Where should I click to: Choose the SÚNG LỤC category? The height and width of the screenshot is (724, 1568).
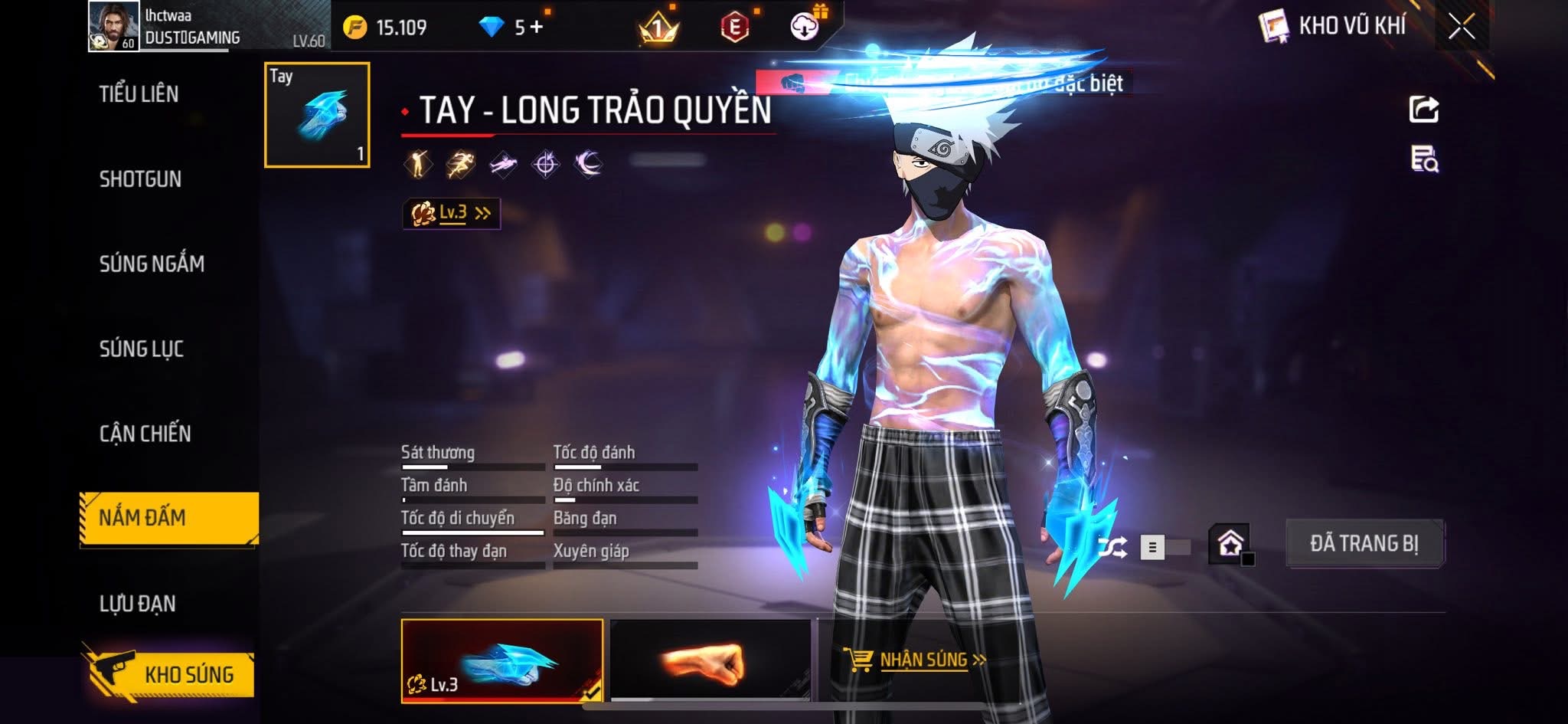[x=142, y=349]
